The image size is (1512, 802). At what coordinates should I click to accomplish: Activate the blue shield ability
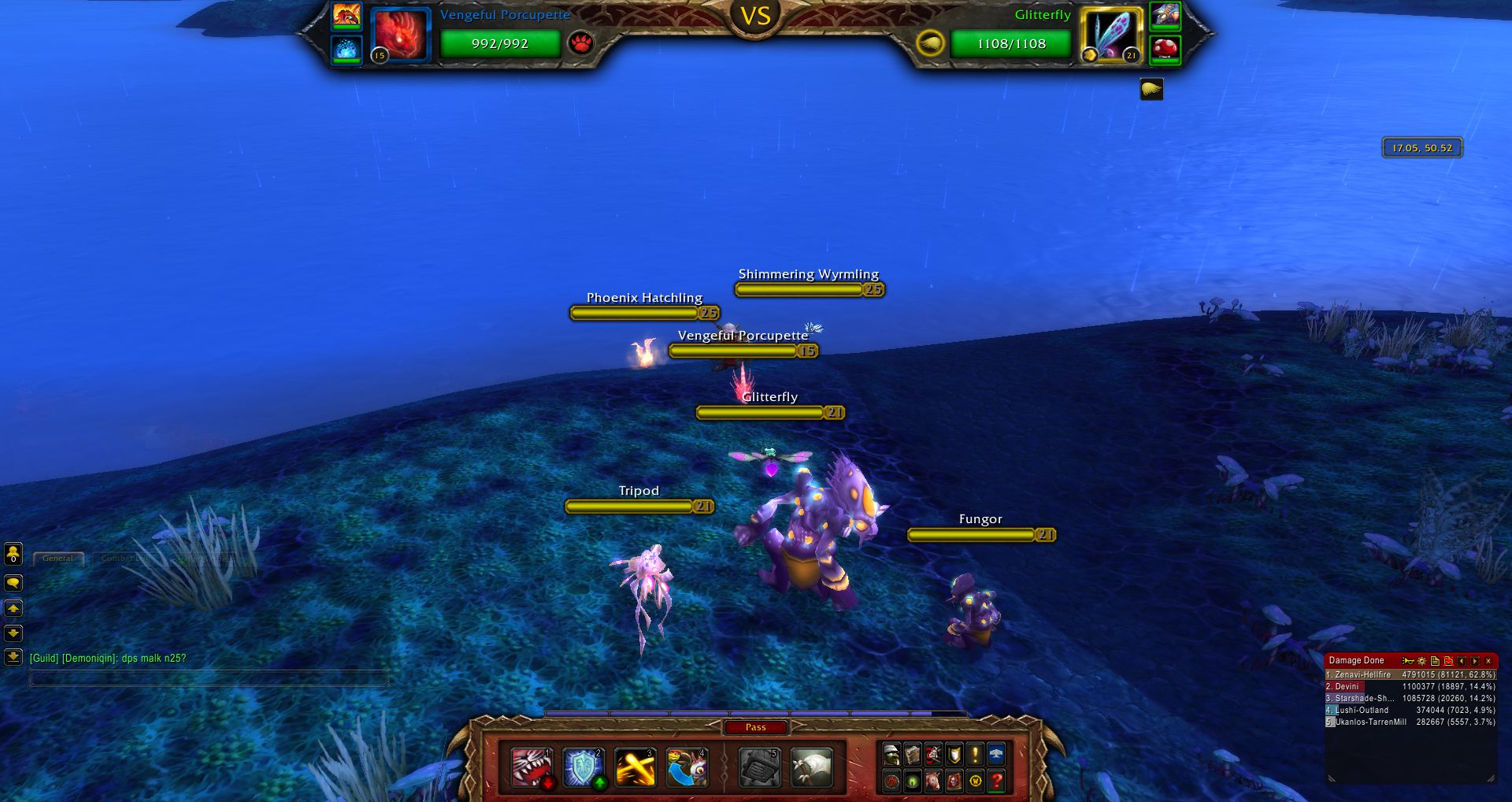coord(583,767)
